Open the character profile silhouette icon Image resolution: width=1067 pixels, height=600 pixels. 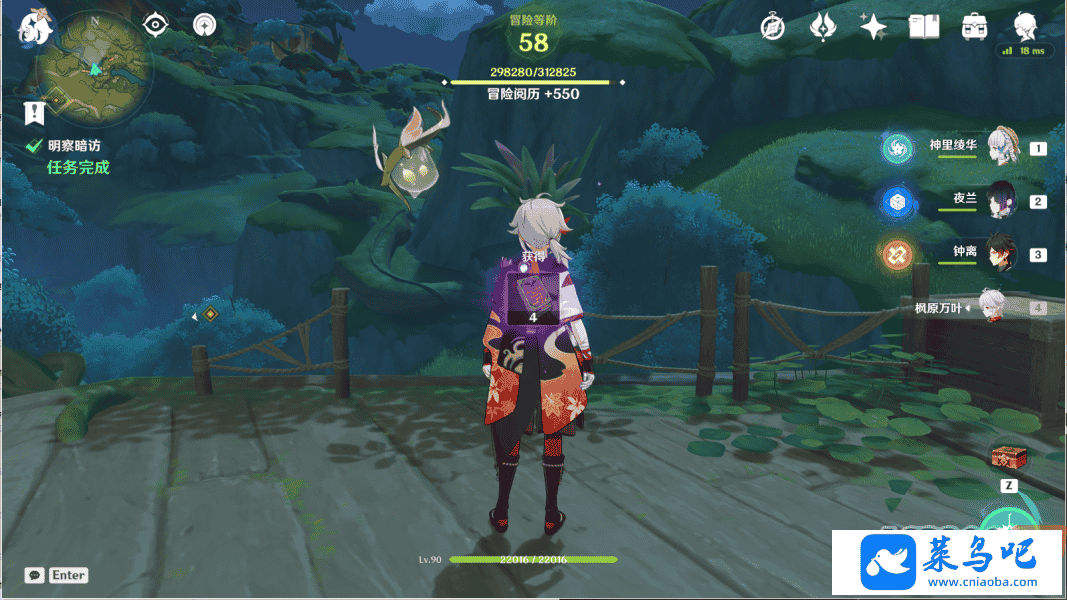pos(1025,25)
